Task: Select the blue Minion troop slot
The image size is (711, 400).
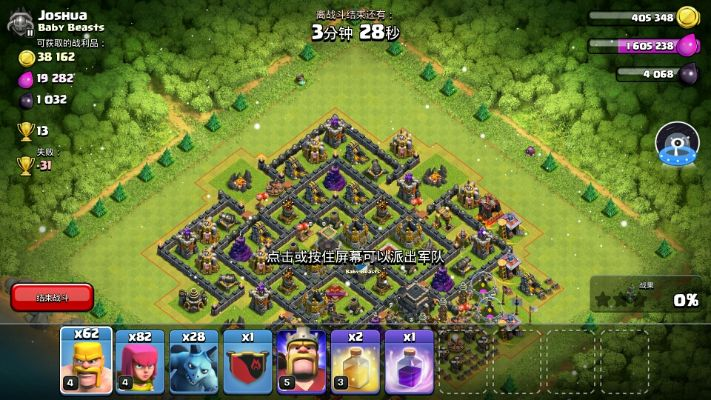Action: (193, 361)
